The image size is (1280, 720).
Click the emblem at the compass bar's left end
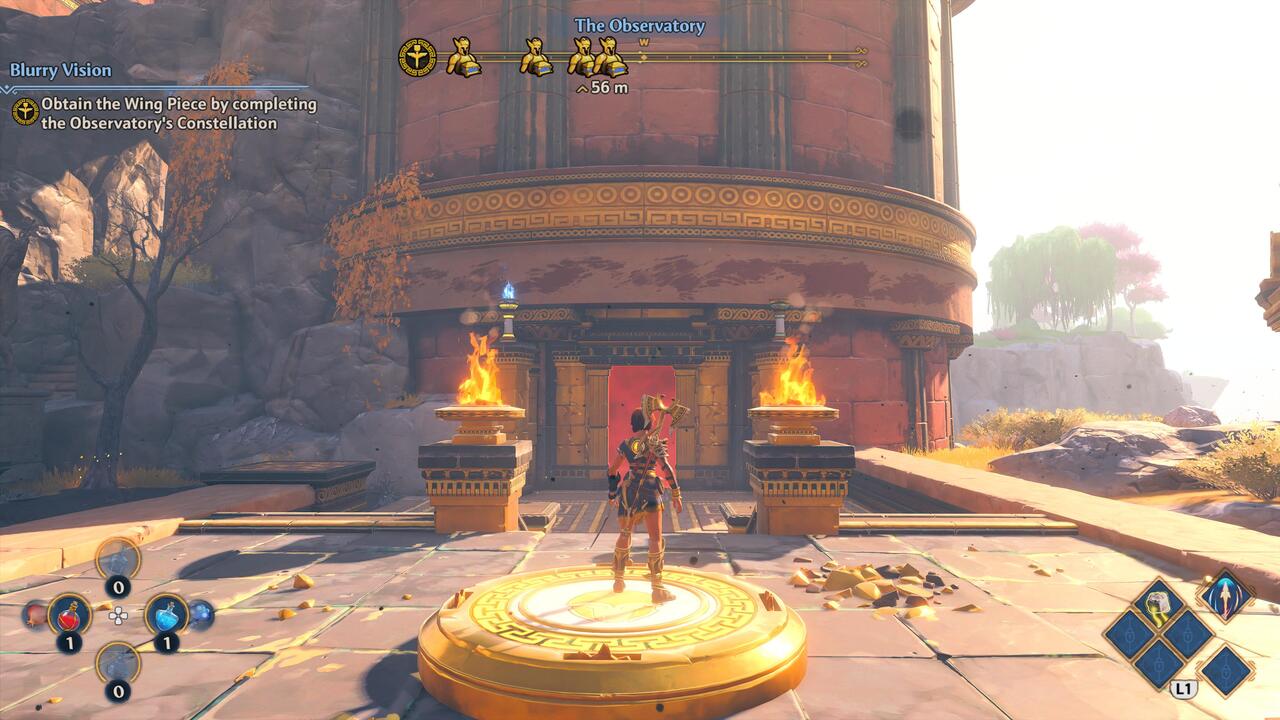tap(416, 57)
